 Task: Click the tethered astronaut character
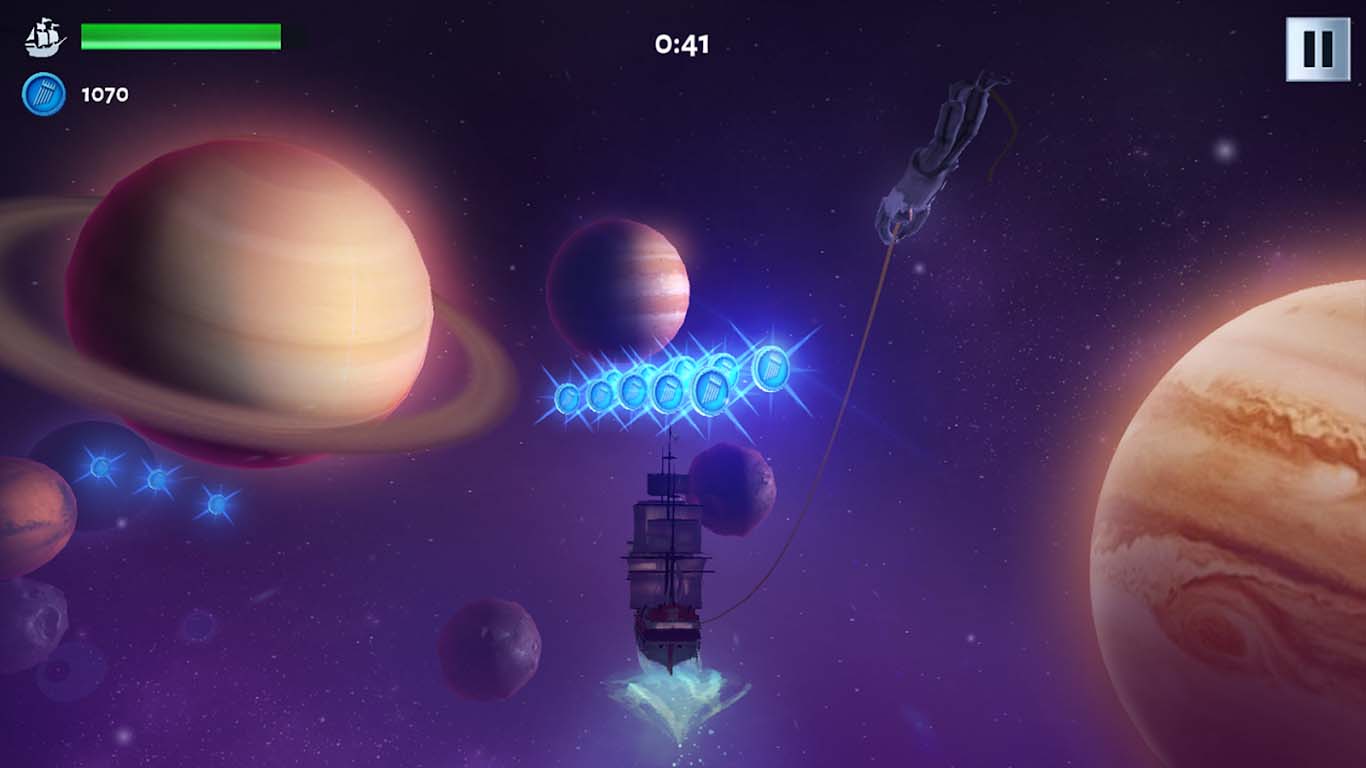(940, 150)
